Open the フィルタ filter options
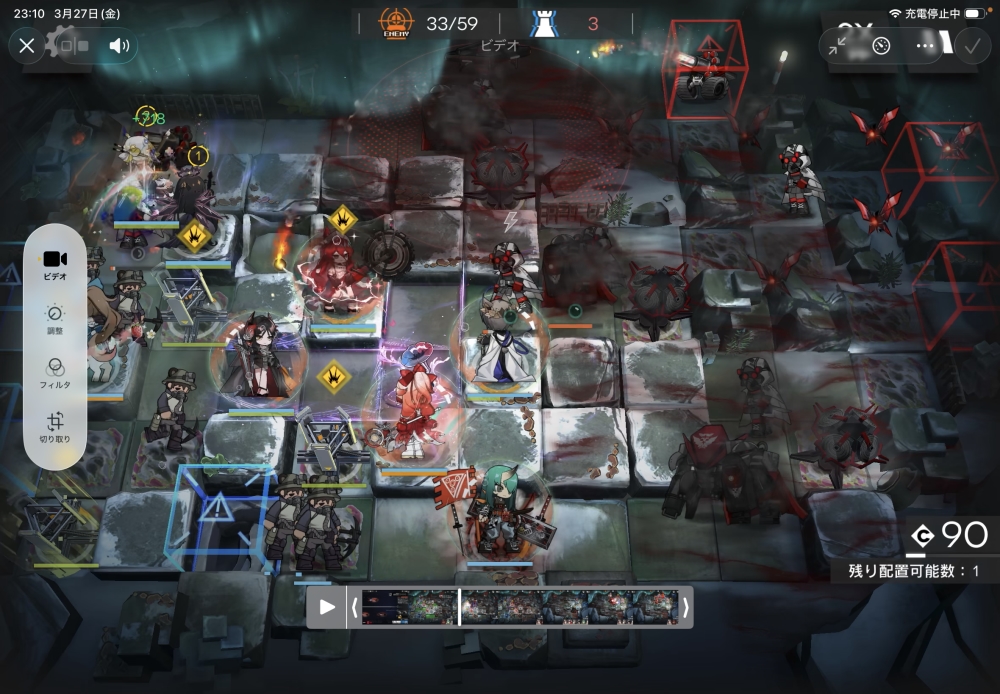 click(x=56, y=373)
